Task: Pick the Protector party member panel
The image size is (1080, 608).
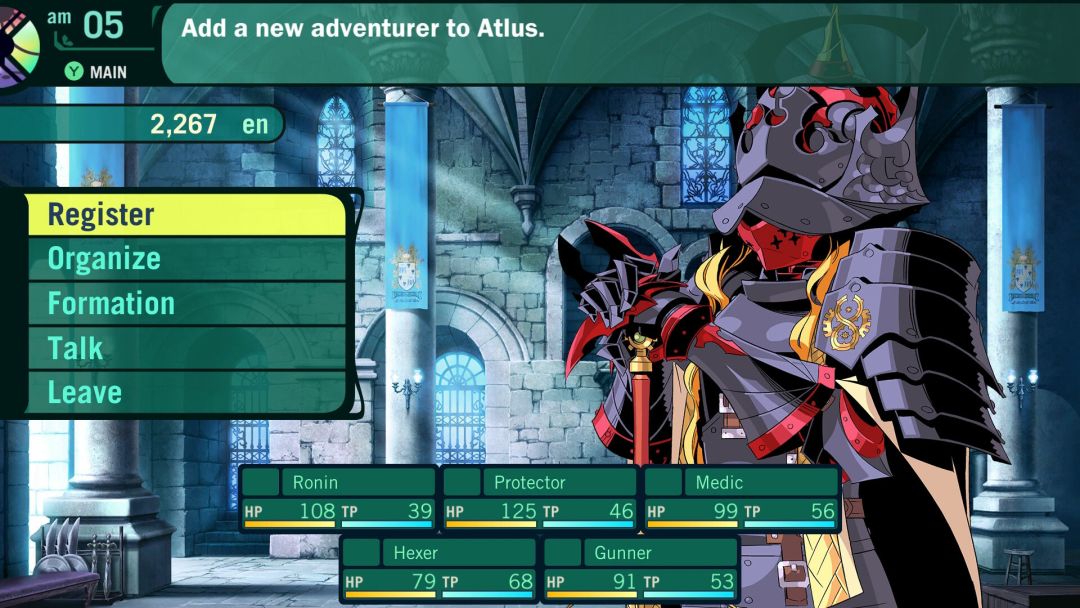Action: pyautogui.click(x=540, y=498)
